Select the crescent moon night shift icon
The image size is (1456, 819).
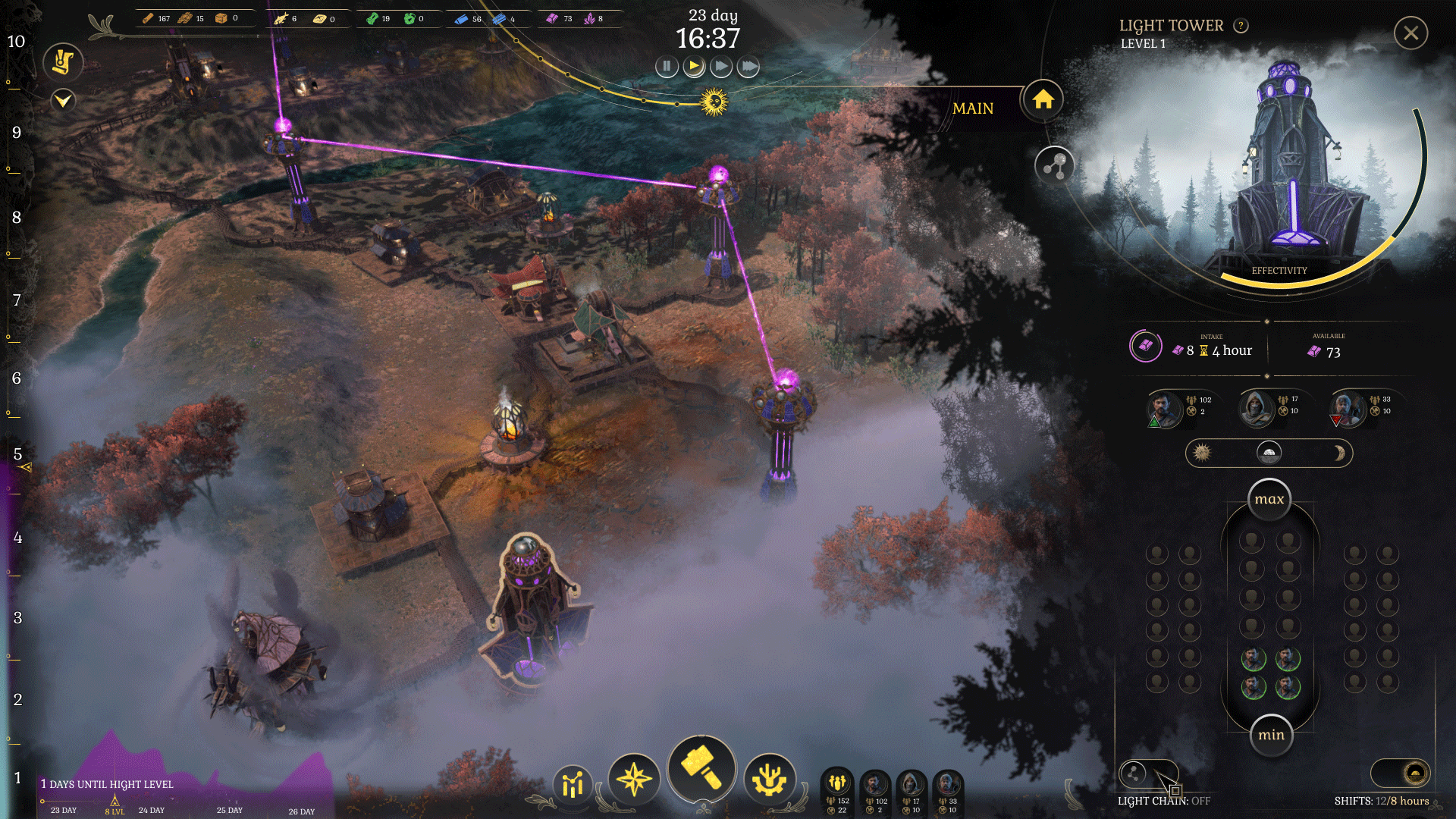(1338, 453)
